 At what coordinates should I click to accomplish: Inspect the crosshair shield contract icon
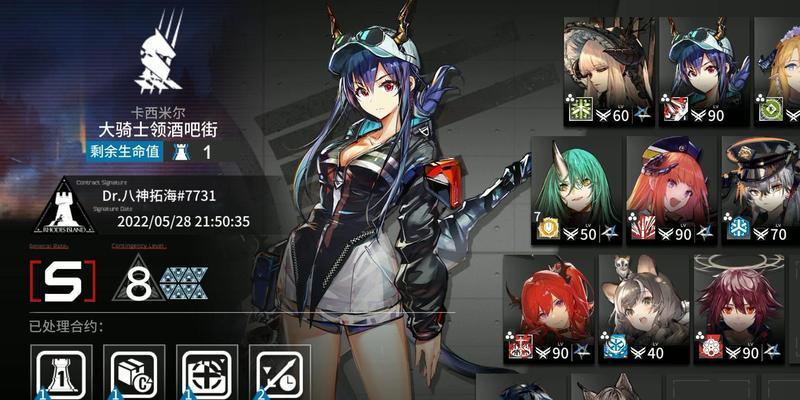pos(207,373)
